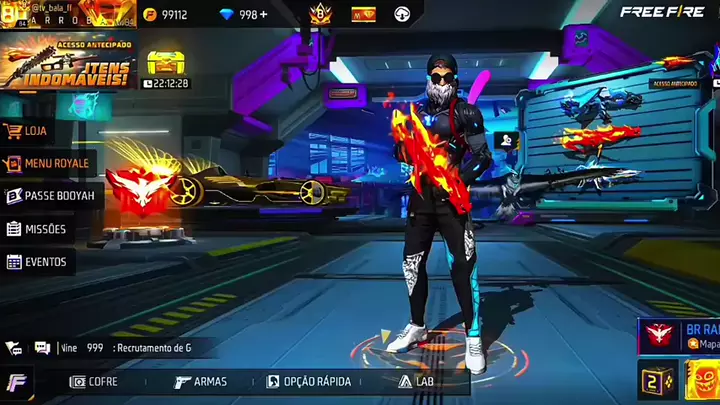Open the chat speech bubble icon
Viewport: 720px width, 405px height.
tap(42, 347)
